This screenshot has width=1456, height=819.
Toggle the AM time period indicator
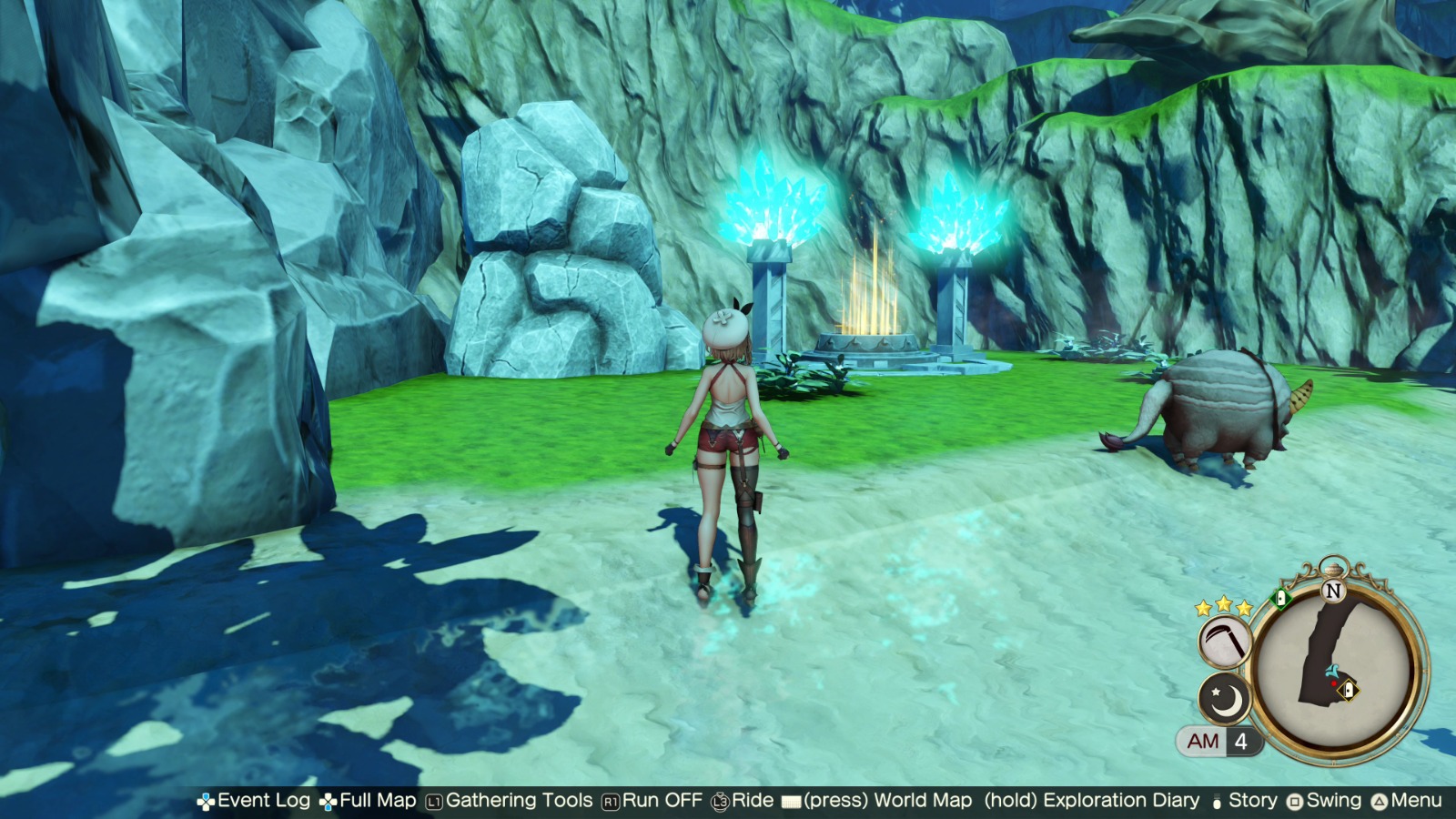tap(1202, 742)
